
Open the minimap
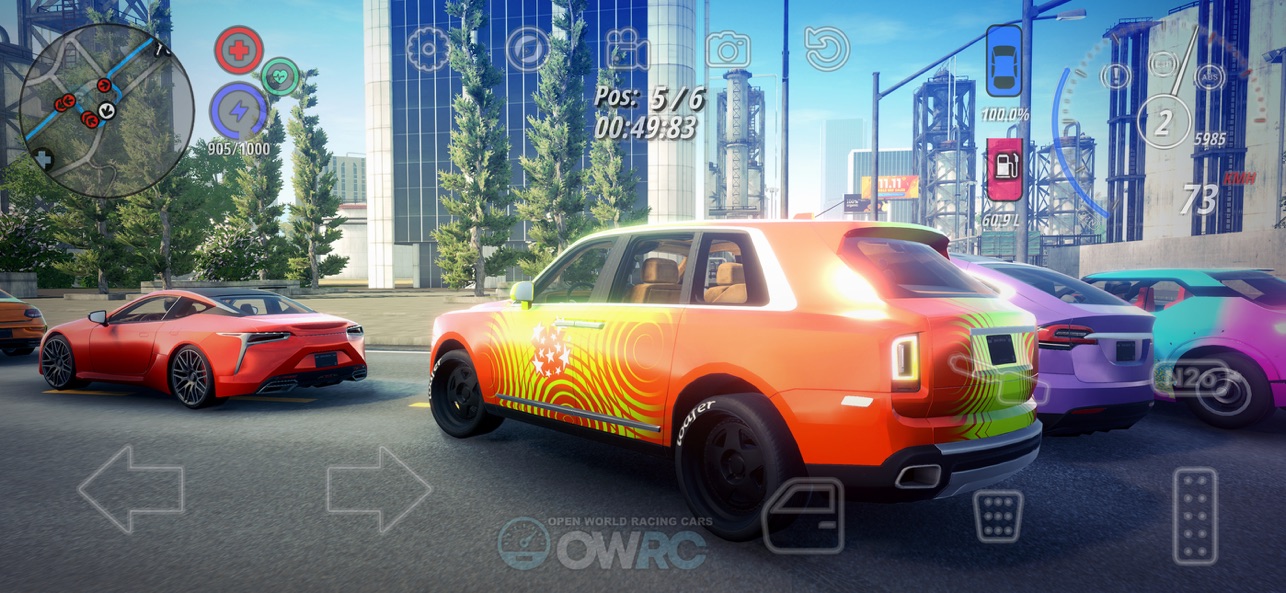(106, 110)
